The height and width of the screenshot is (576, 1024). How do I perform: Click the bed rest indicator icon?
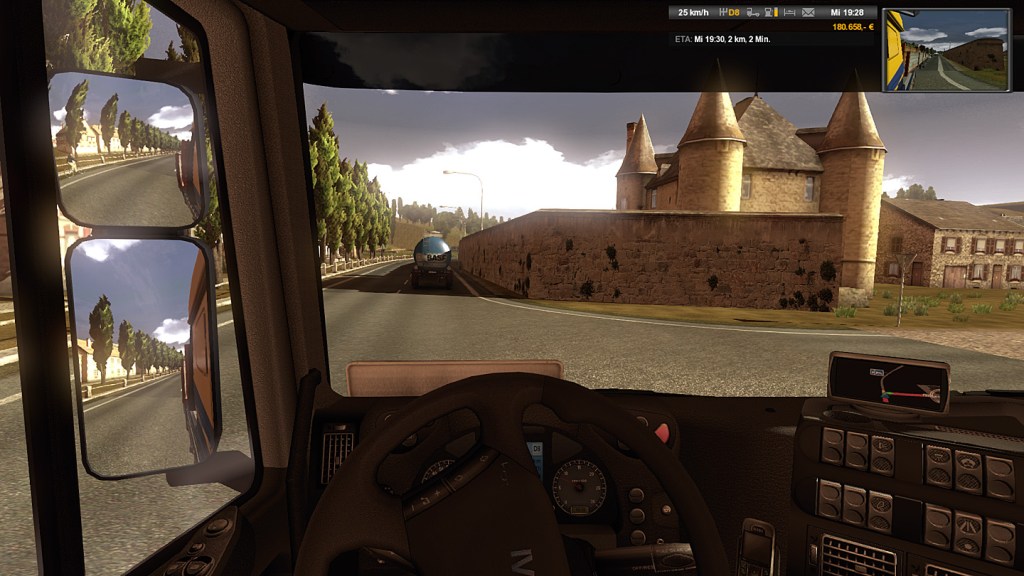[791, 13]
